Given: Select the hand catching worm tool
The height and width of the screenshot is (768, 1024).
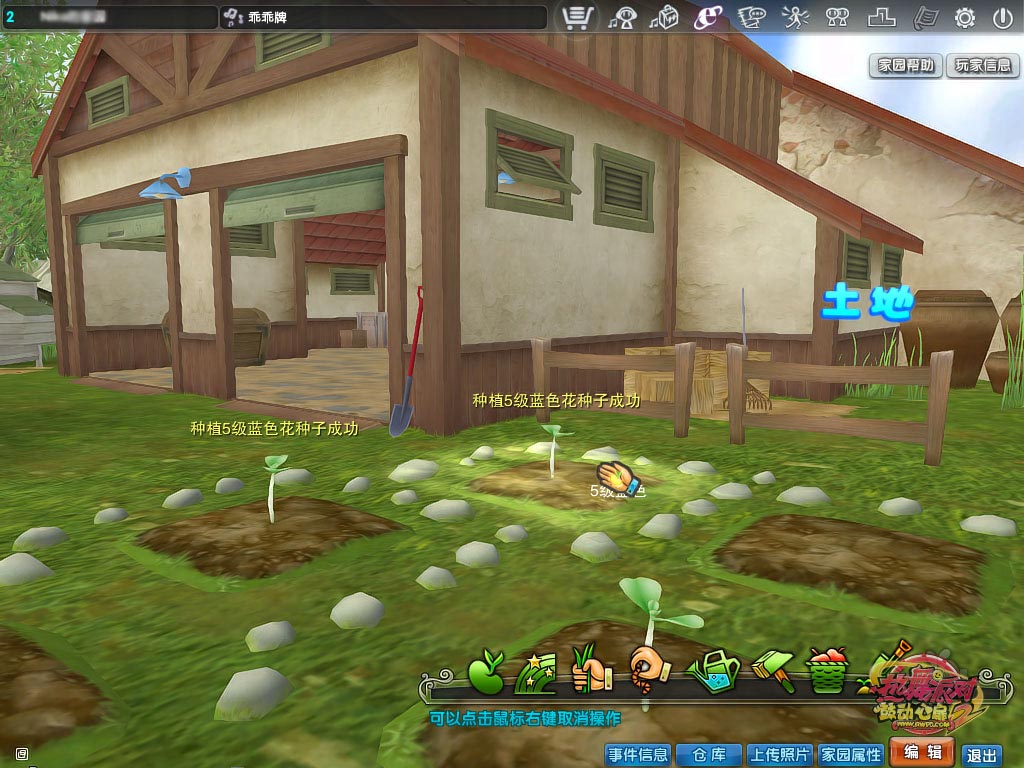Looking at the screenshot, I should 649,668.
